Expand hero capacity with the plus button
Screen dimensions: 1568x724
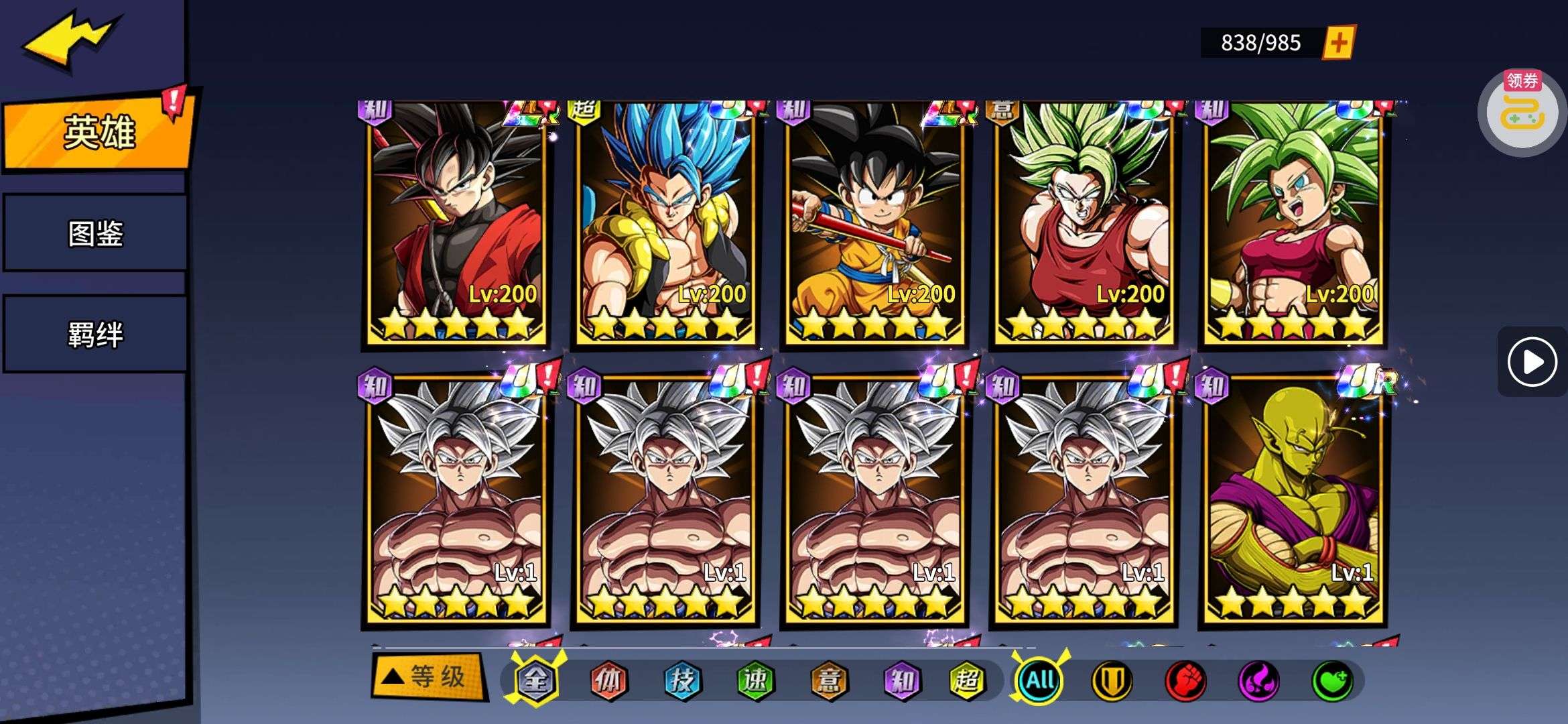(x=1338, y=43)
